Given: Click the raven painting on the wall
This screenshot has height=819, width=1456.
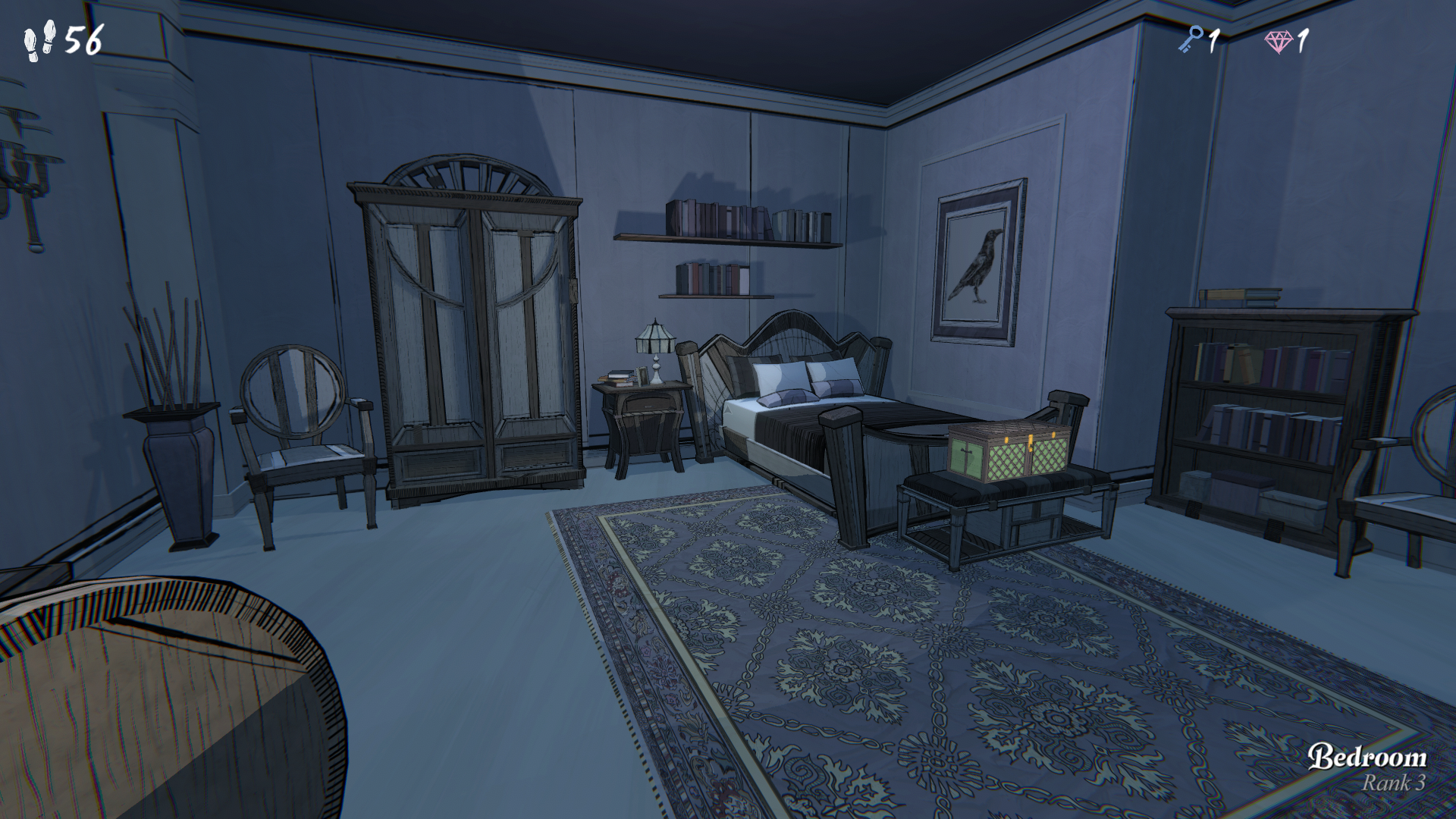Looking at the screenshot, I should pos(978,262).
